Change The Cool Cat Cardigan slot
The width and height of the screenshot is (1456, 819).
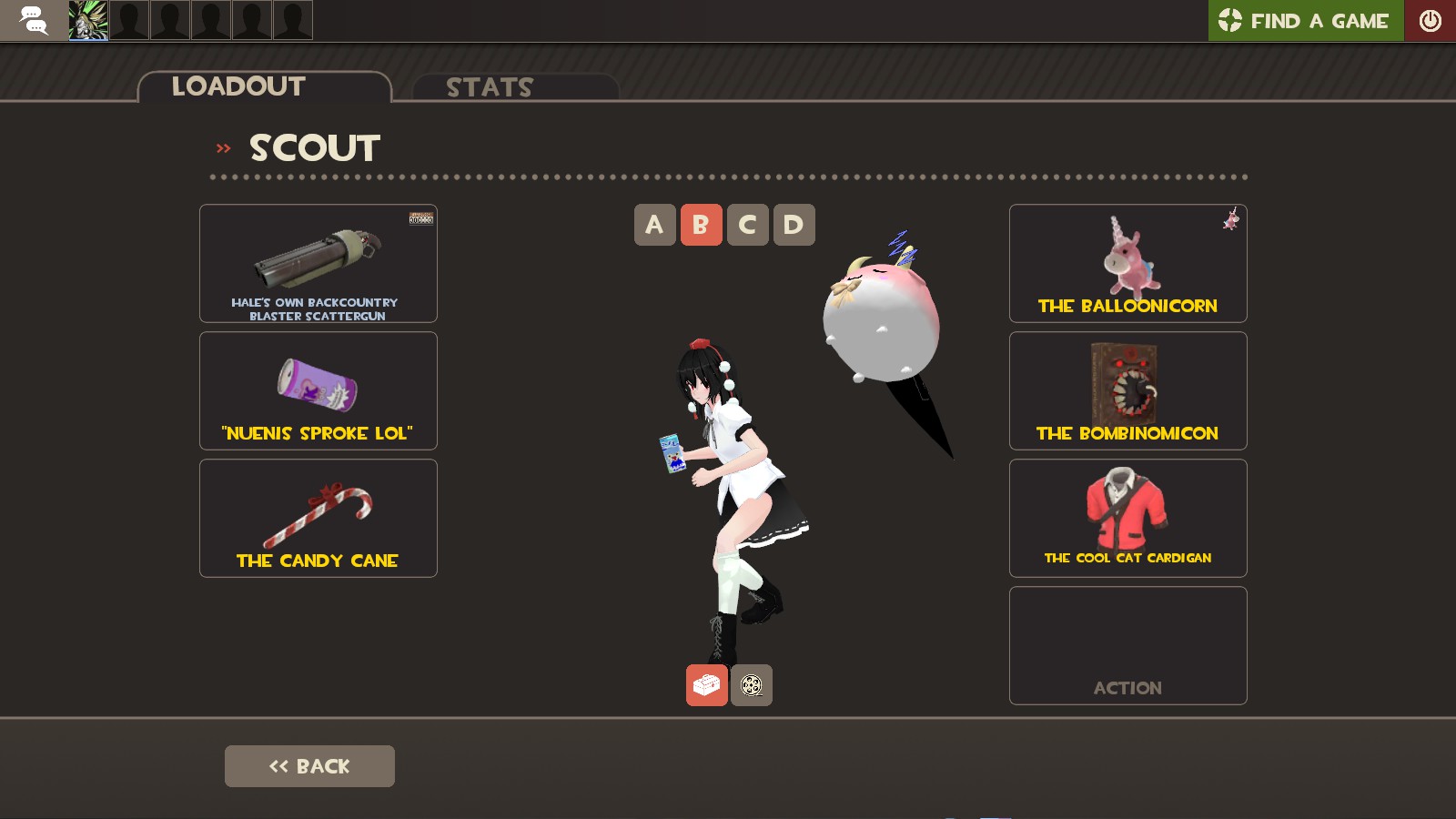[1127, 518]
